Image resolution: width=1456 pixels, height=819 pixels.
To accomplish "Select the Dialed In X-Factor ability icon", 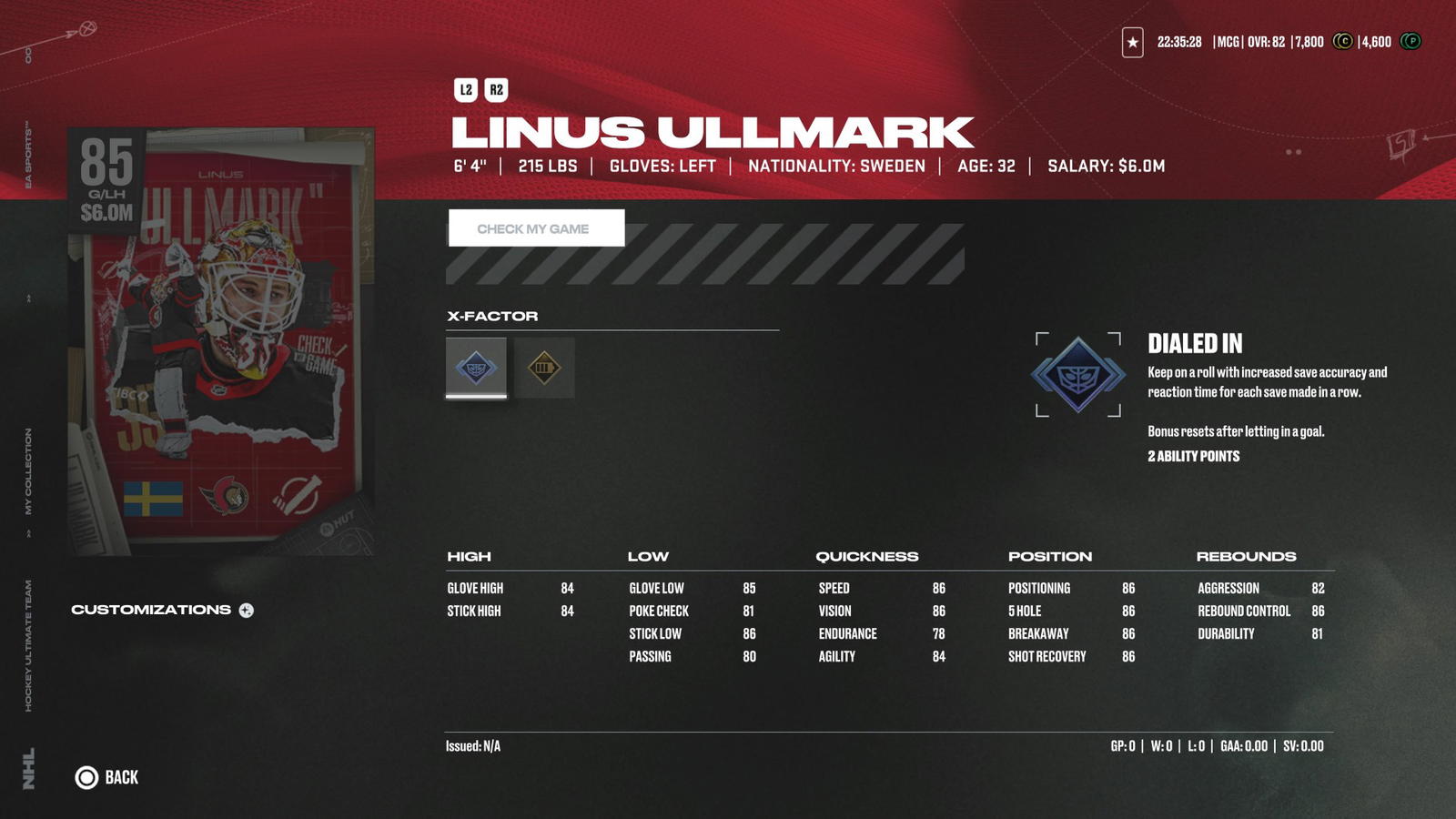I will (474, 368).
